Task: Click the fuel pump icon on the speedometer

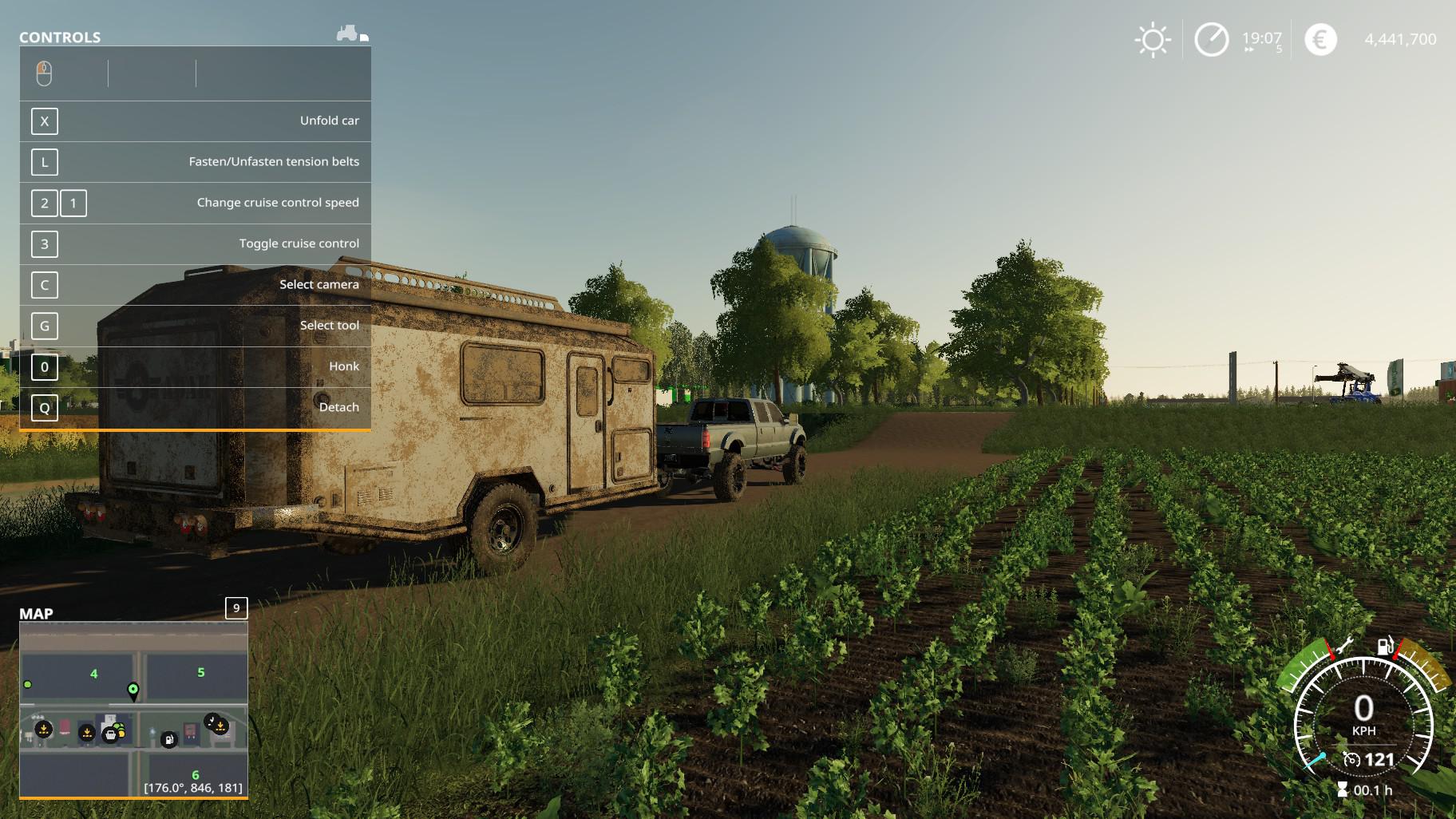Action: 1385,646
